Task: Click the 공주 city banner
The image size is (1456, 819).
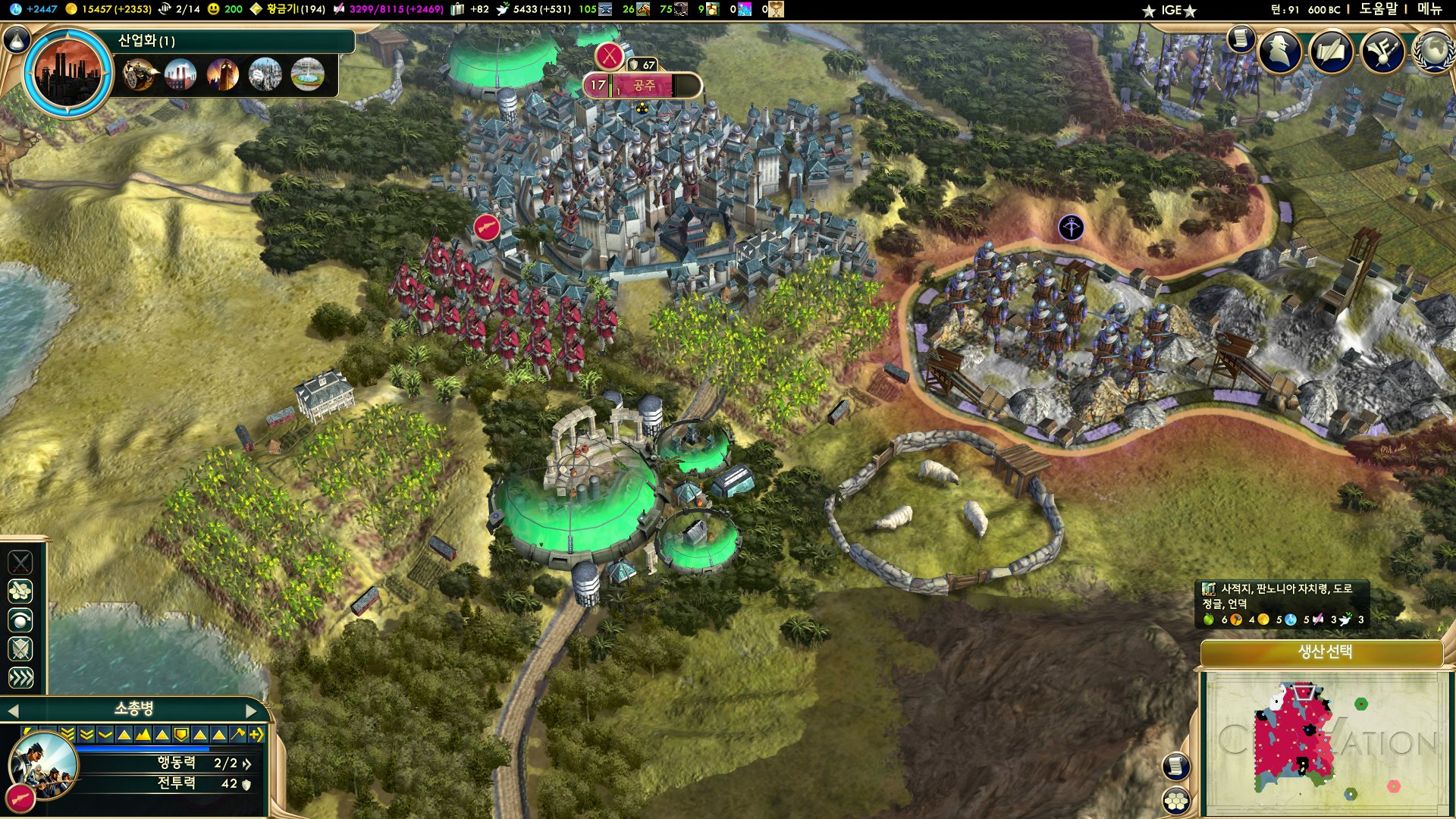Action: coord(643,86)
